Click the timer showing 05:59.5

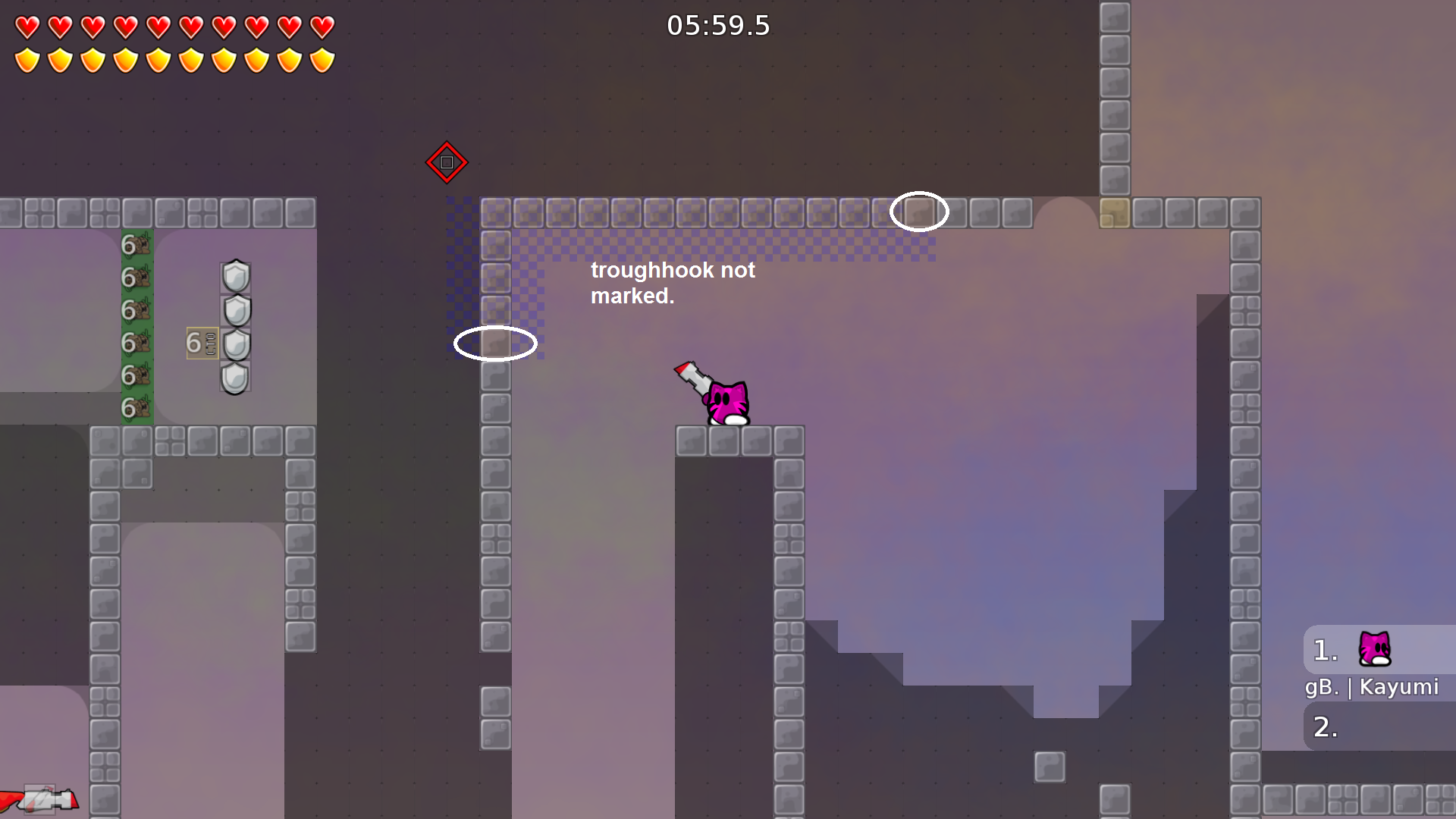point(717,25)
